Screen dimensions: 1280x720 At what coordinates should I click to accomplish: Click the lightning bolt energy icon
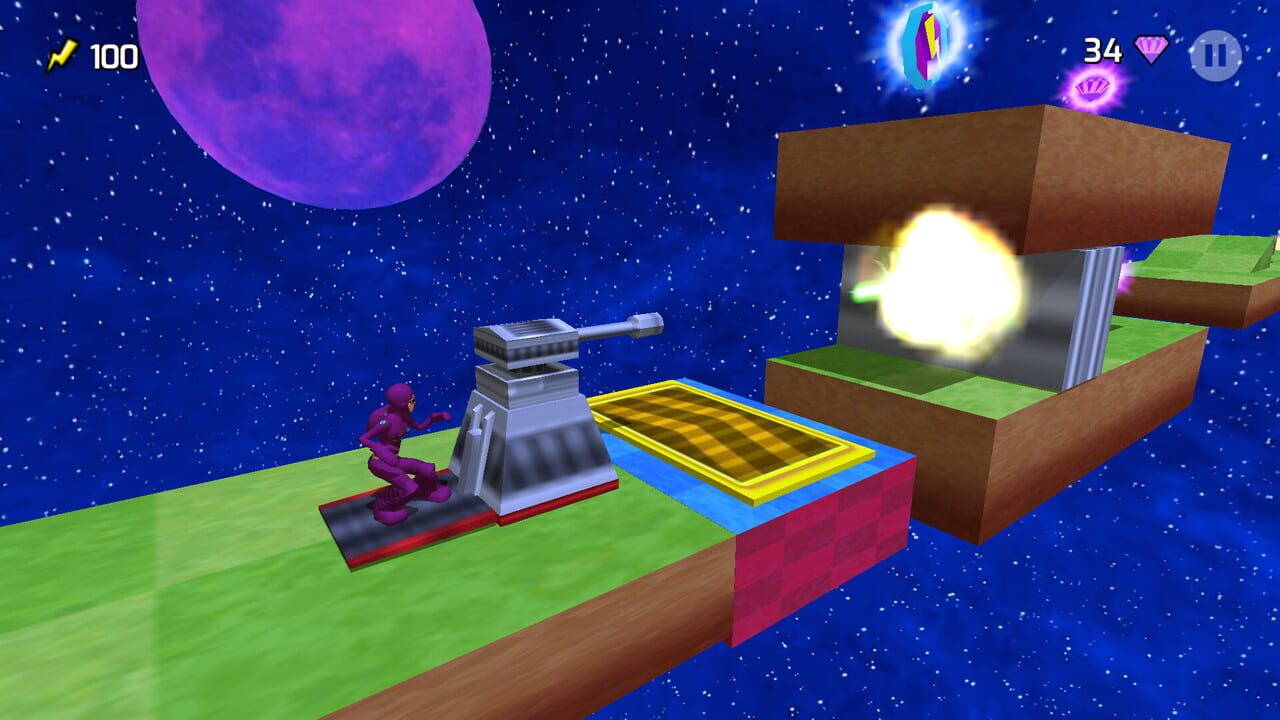pos(63,55)
